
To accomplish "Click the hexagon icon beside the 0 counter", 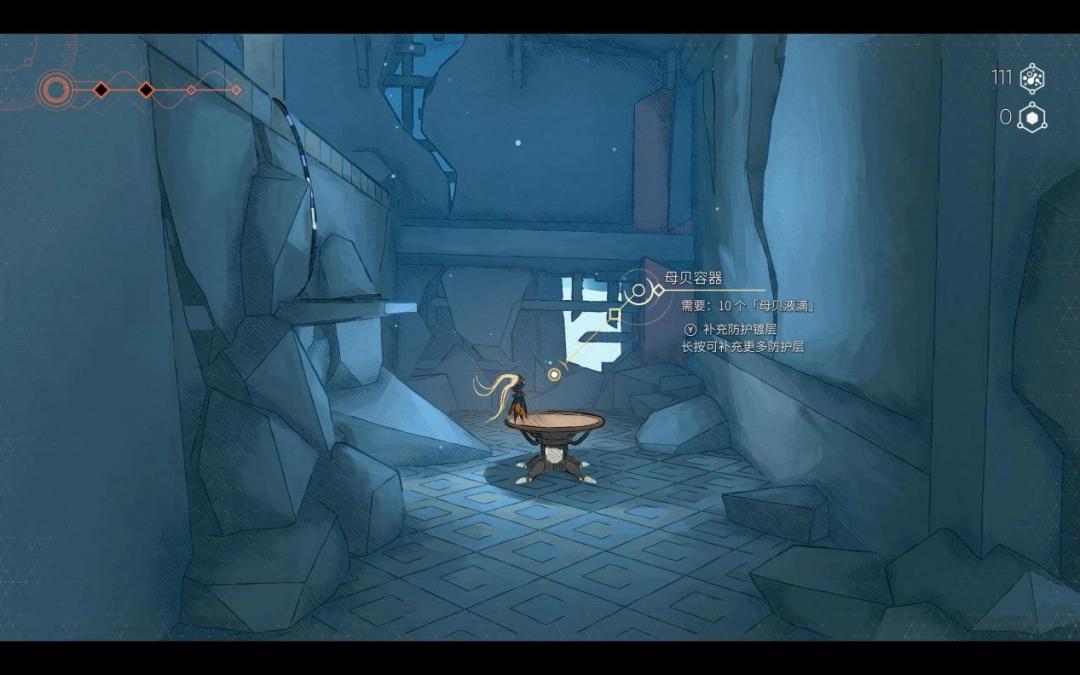I will click(x=1032, y=118).
